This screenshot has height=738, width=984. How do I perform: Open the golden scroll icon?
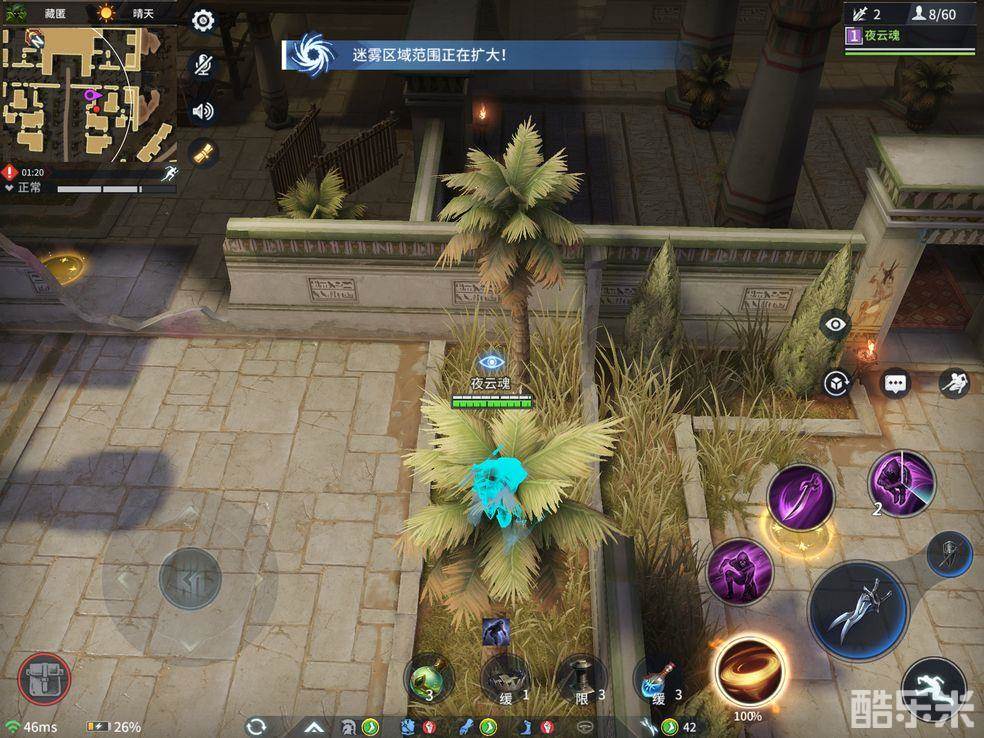203,154
